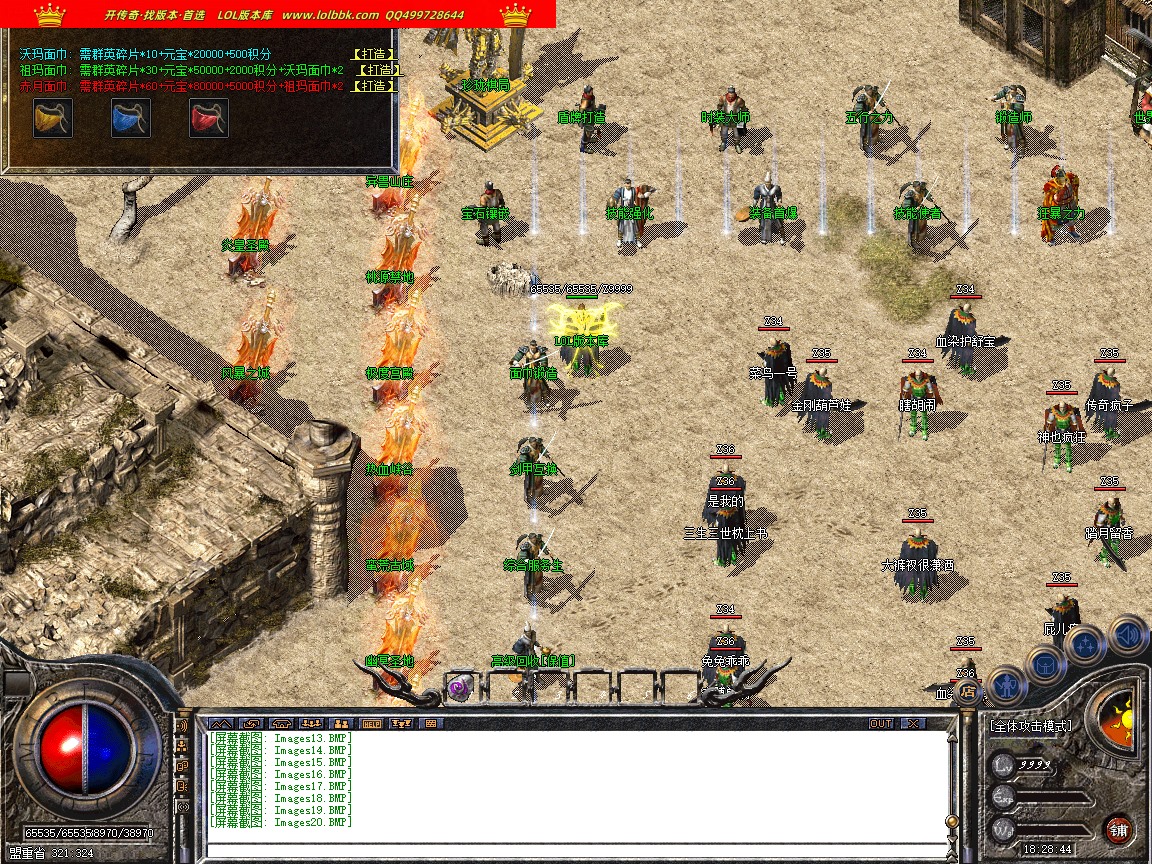Click the first chat toolbar mountain icon
Screen dimensions: 1152x864
click(x=222, y=723)
